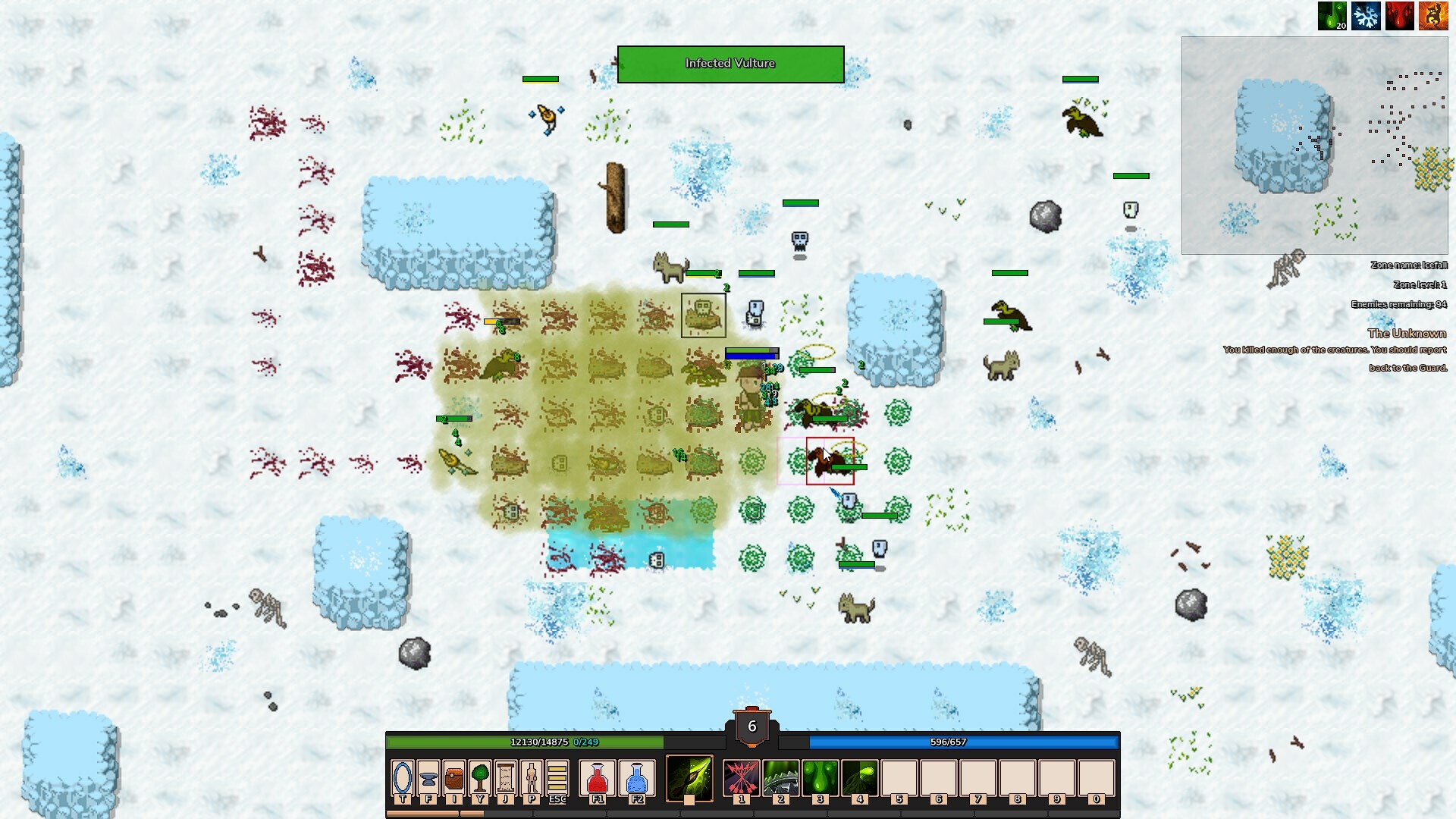Select the blue portal icon
This screenshot has width=1456, height=819.
coord(403,777)
